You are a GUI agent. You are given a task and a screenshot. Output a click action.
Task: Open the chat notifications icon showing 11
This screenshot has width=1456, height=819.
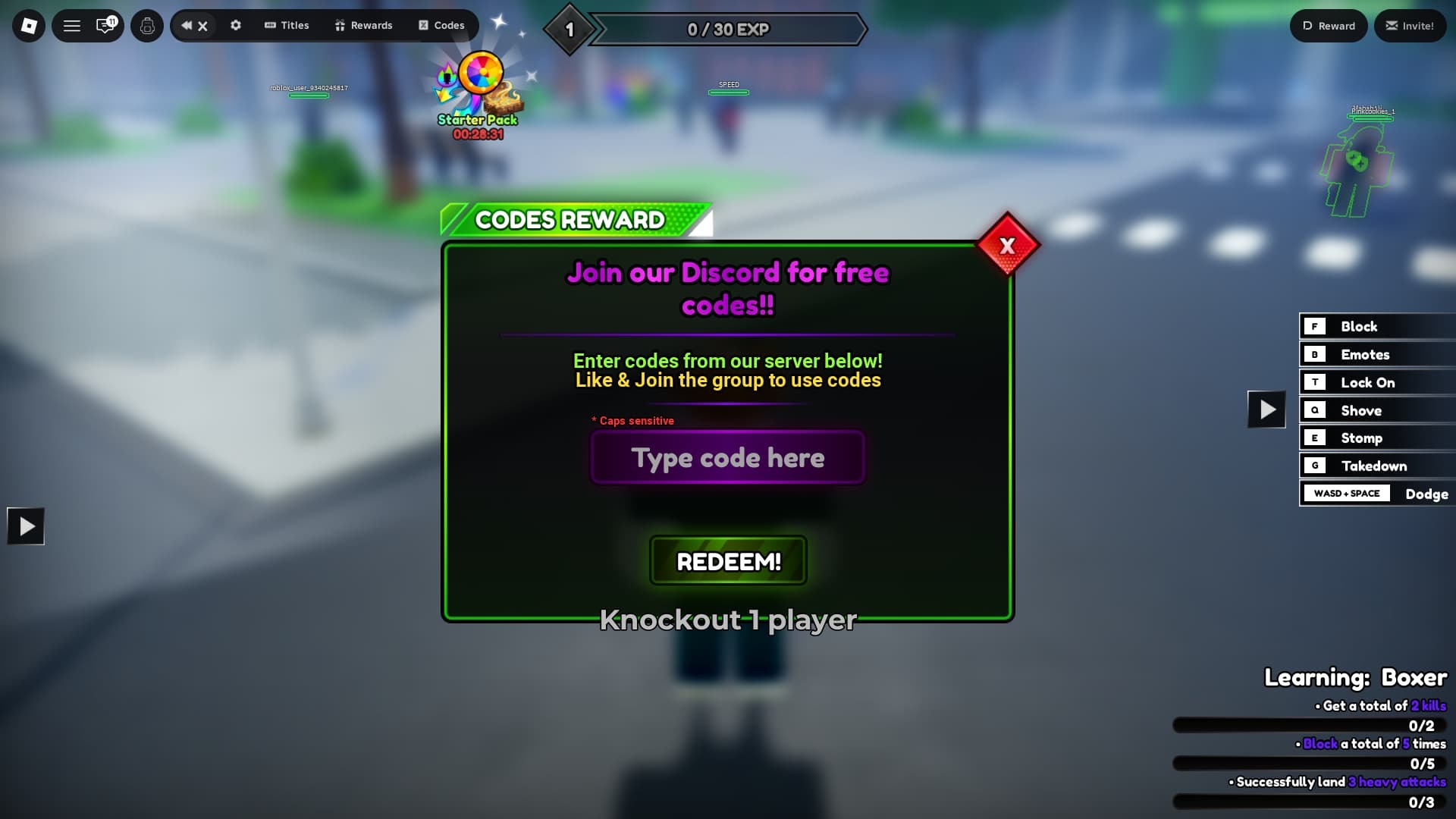(105, 25)
